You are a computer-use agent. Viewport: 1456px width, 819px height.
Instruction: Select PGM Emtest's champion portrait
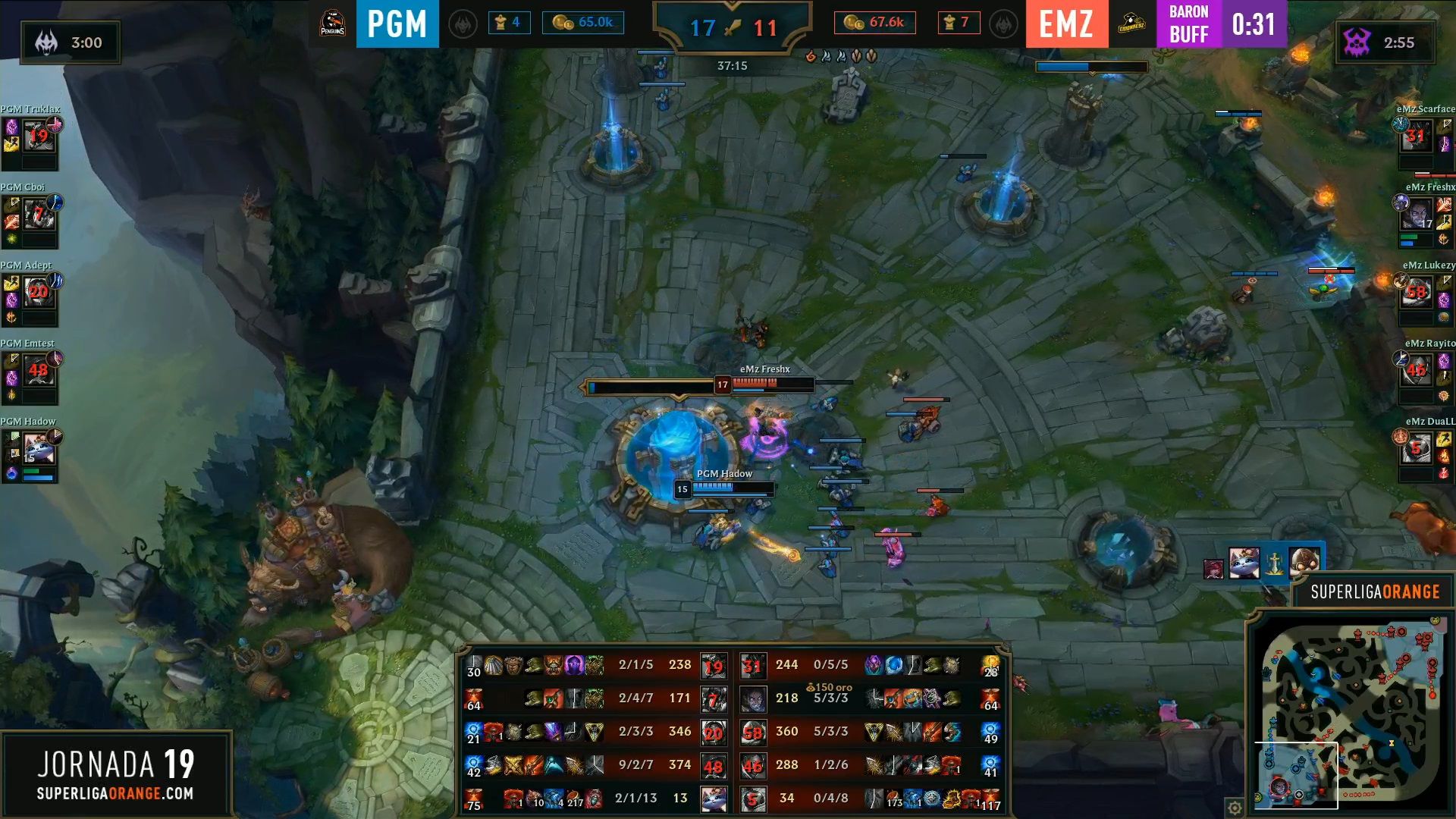(39, 371)
